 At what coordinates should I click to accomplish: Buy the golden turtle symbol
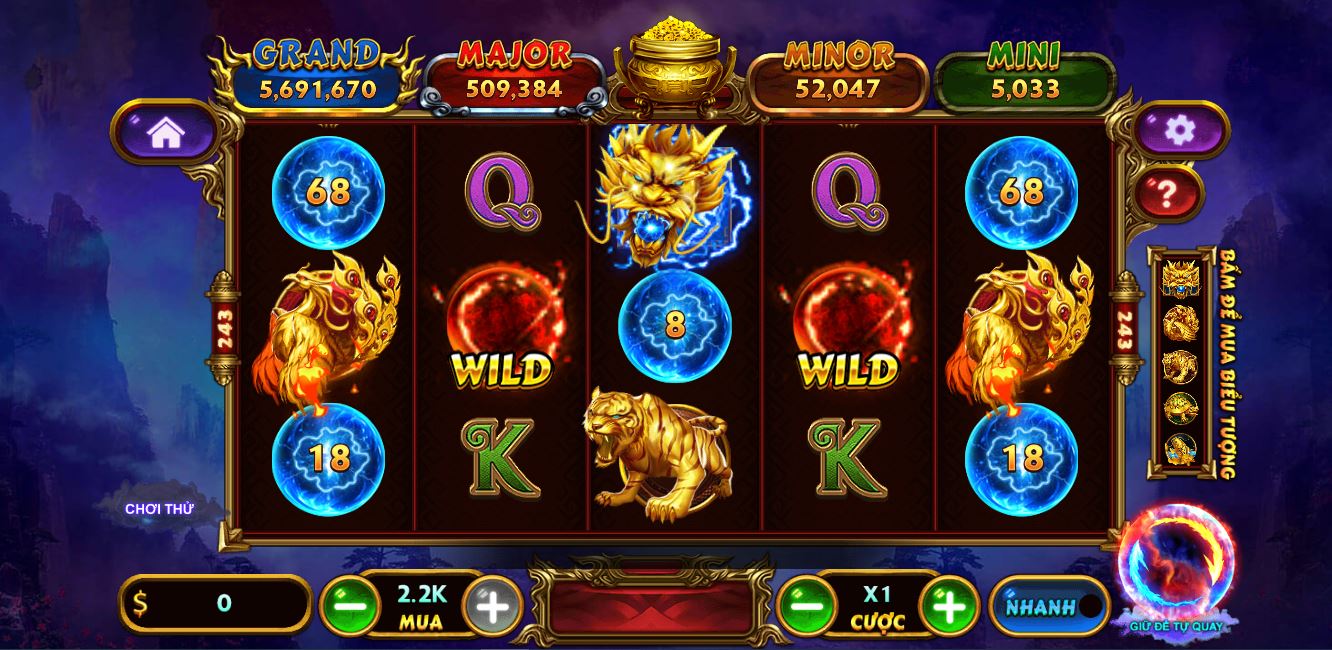click(x=1180, y=408)
